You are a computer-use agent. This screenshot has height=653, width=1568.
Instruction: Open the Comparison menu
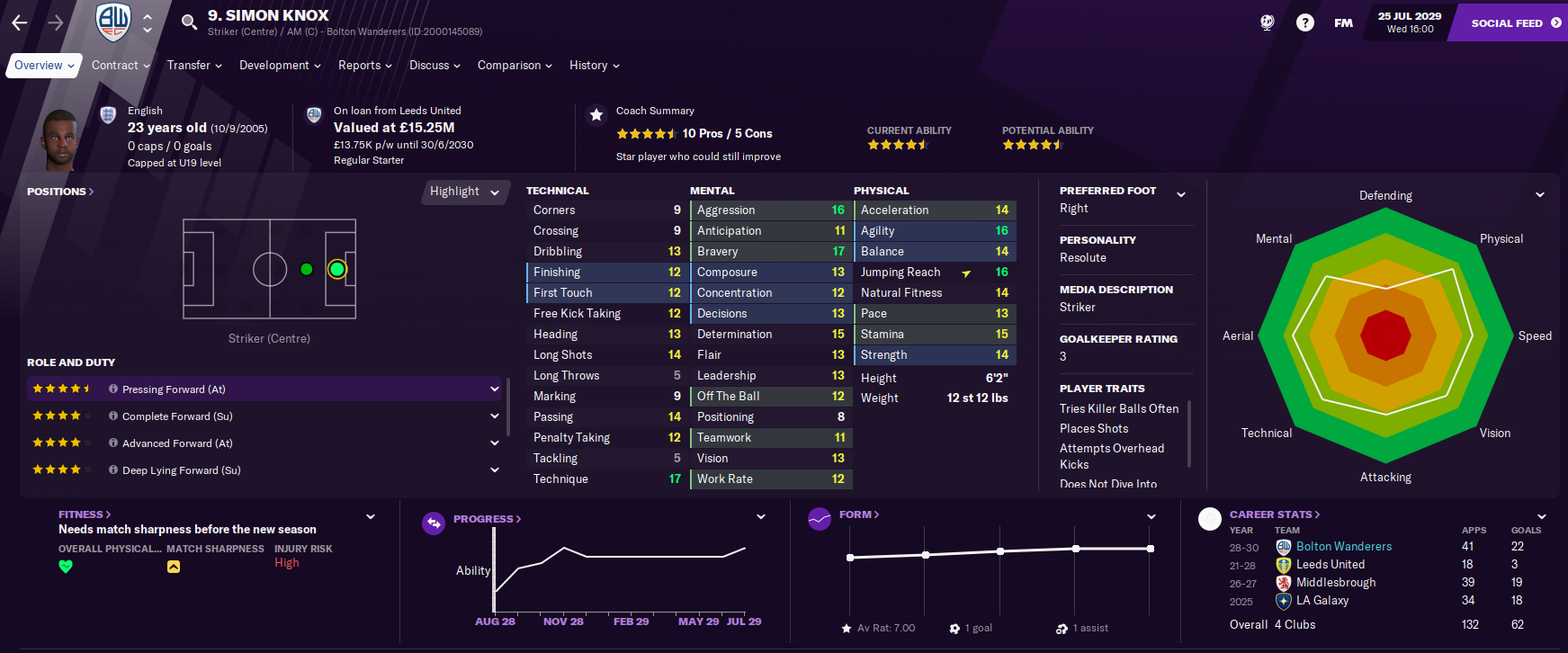[515, 66]
